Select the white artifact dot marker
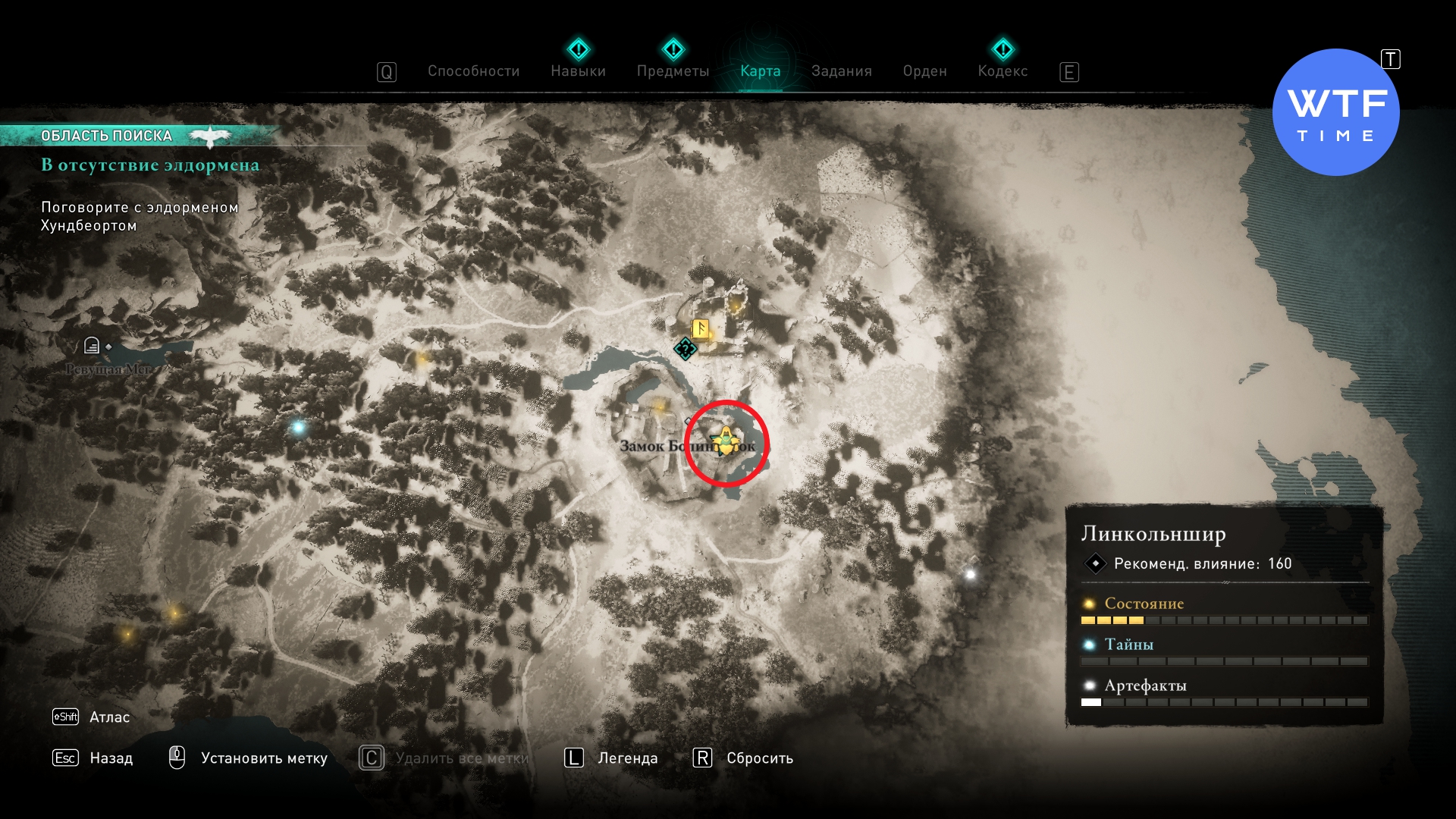 click(970, 575)
